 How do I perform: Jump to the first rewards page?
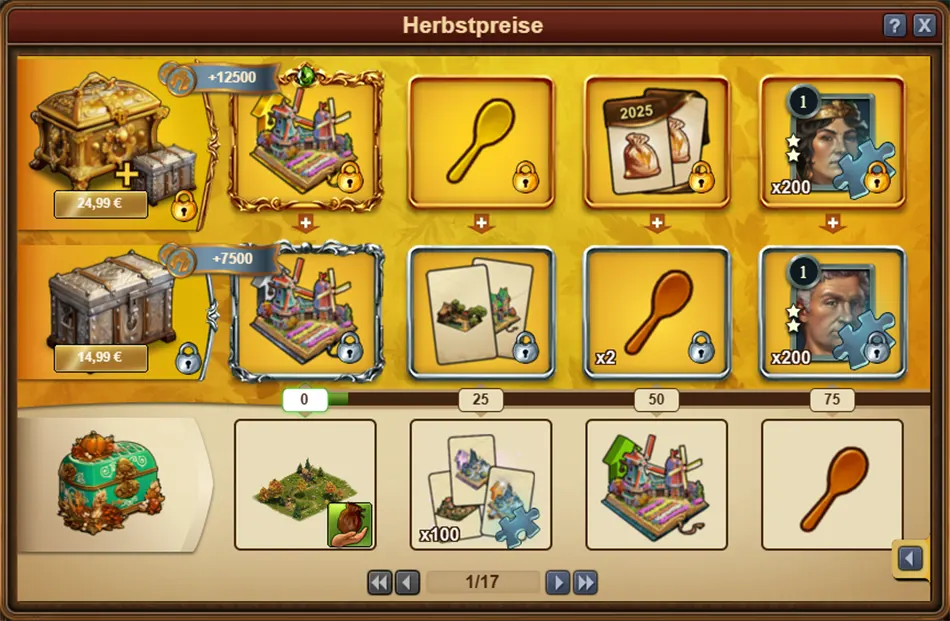point(379,582)
